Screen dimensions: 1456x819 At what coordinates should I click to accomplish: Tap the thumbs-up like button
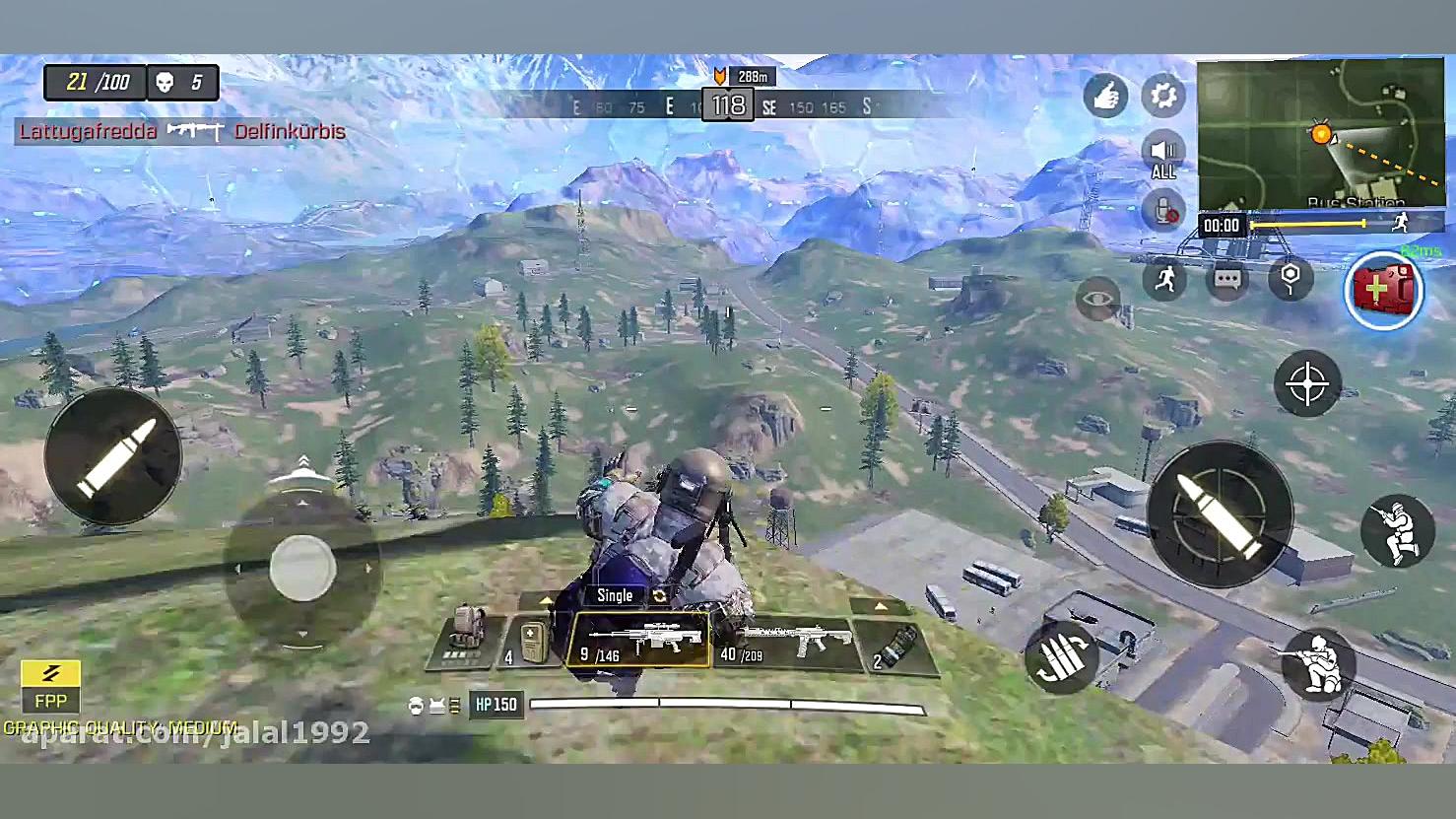coord(1105,96)
